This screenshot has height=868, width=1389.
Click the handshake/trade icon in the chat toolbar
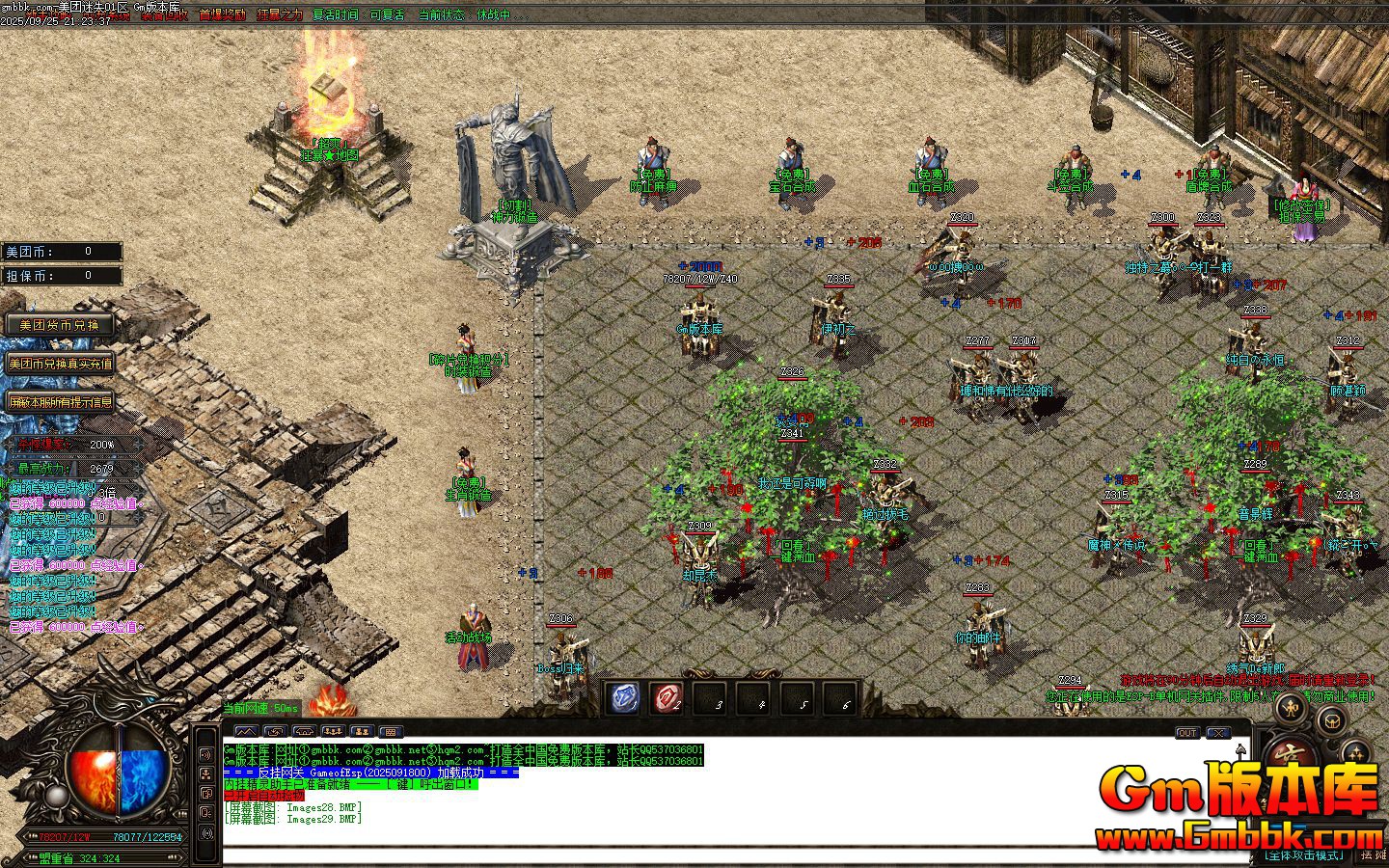point(304,730)
